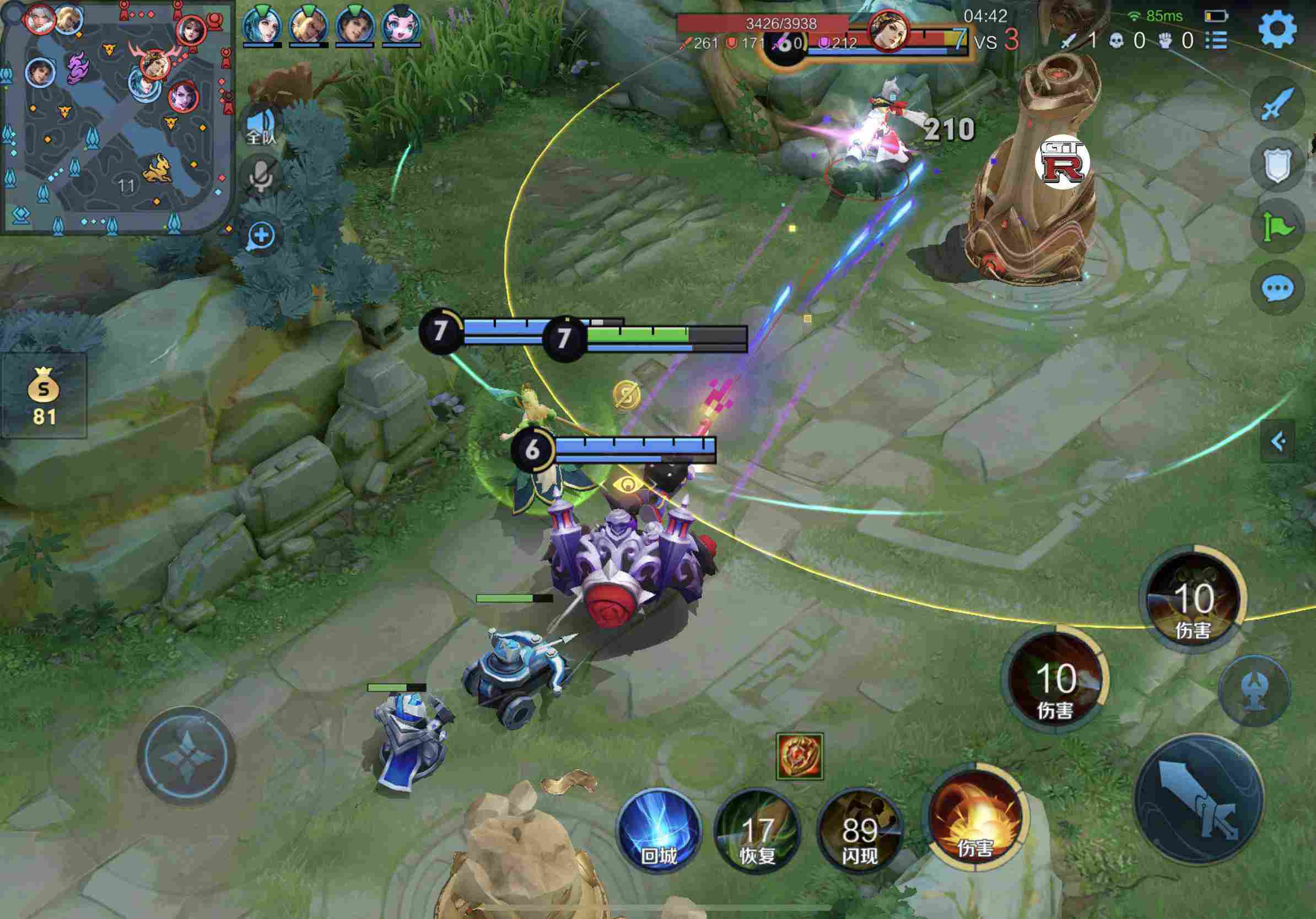The height and width of the screenshot is (919, 1316).
Task: Toggle the microphone mute icon
Action: [261, 177]
